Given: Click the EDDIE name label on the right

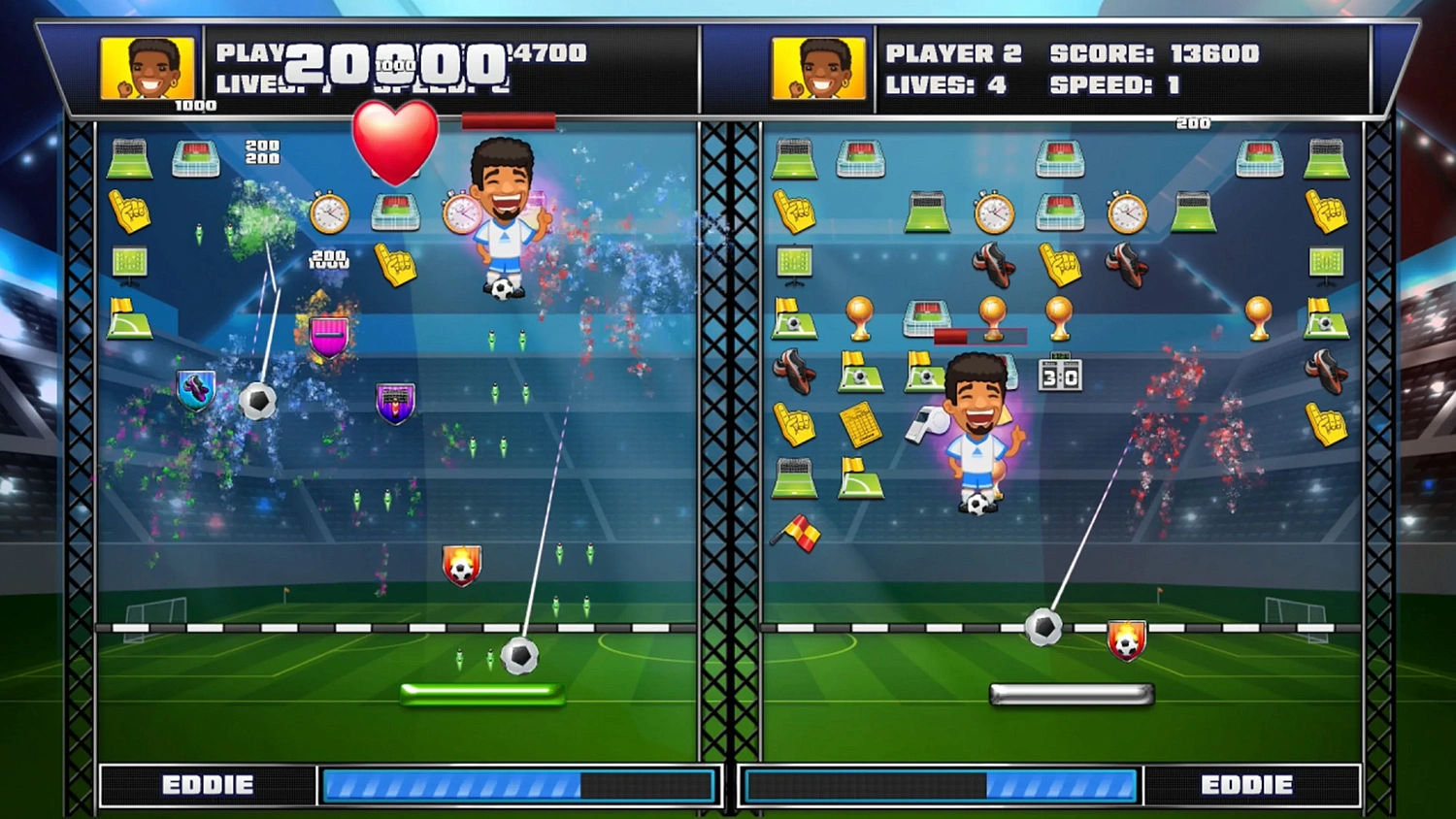Looking at the screenshot, I should tap(1251, 784).
